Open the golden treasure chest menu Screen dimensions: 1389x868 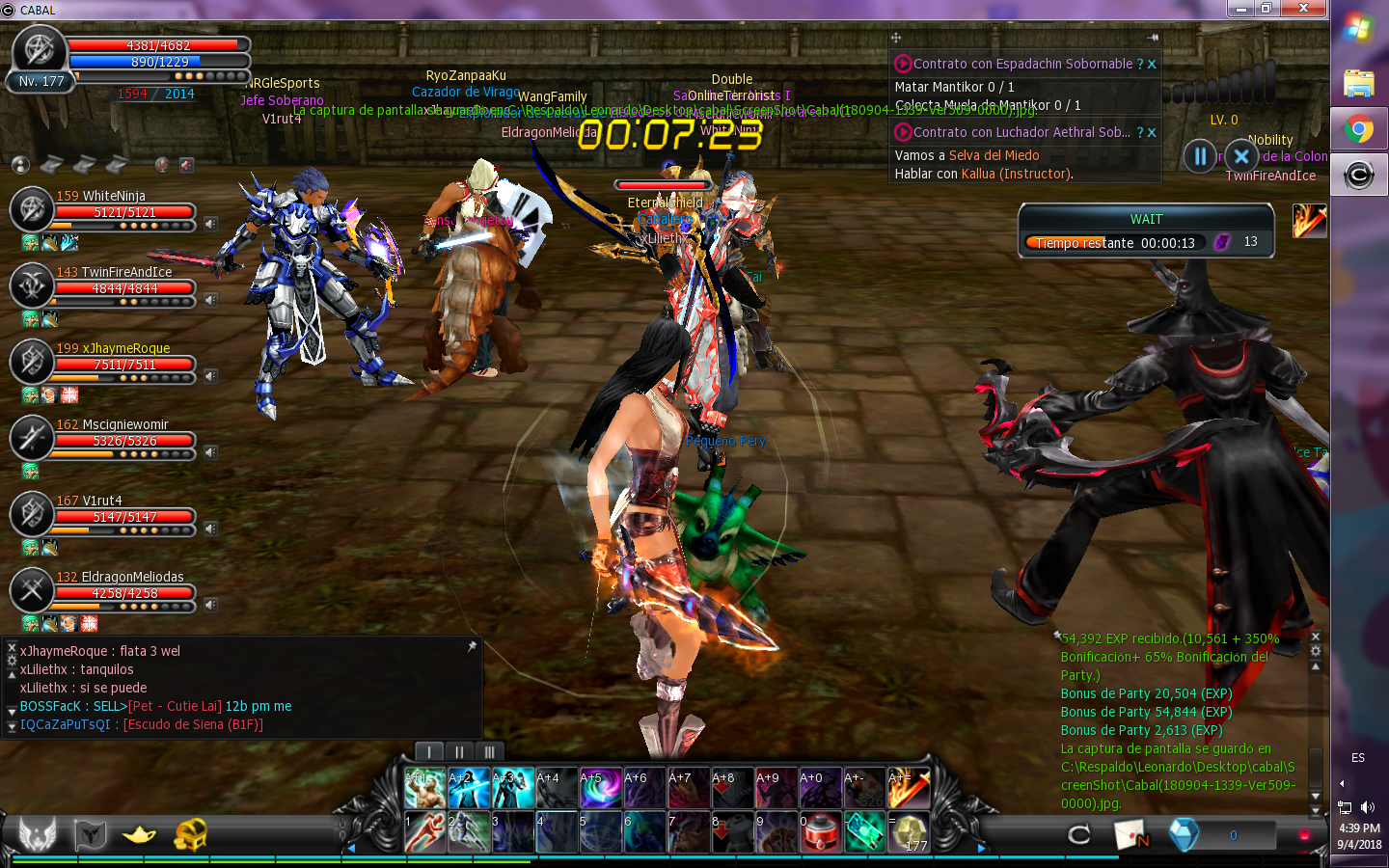[x=190, y=834]
